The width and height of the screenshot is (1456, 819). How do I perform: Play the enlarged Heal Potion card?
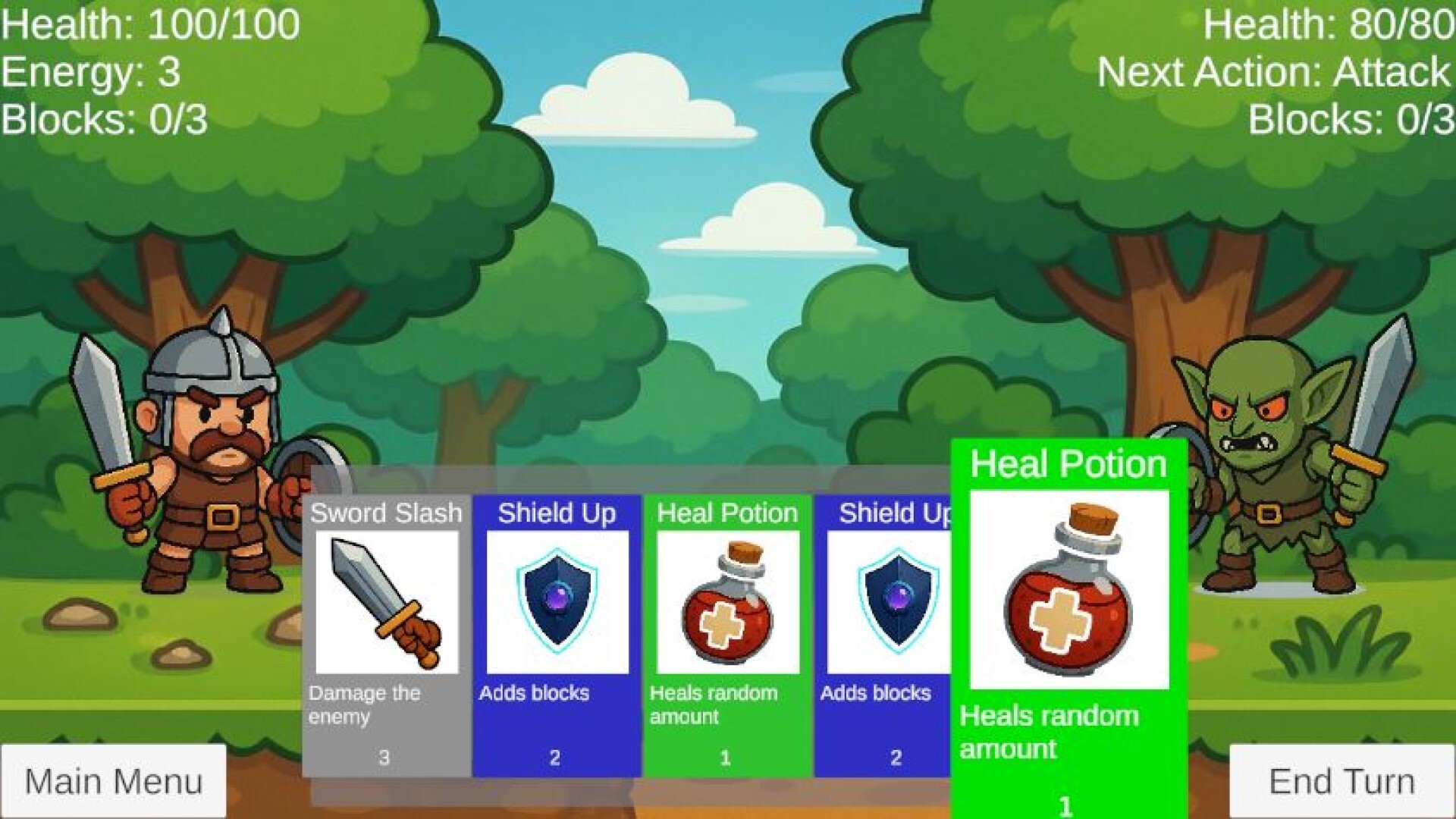pos(1065,629)
